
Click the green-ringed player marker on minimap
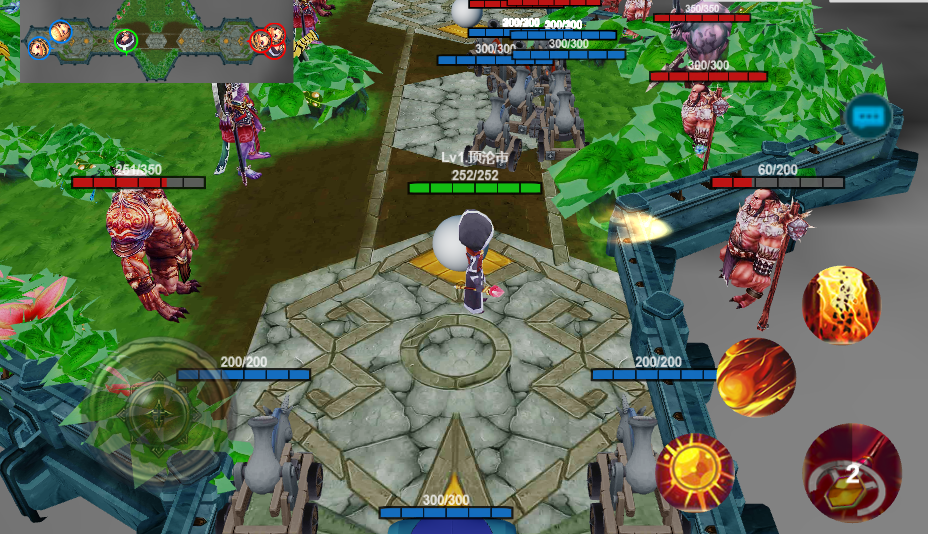point(126,40)
